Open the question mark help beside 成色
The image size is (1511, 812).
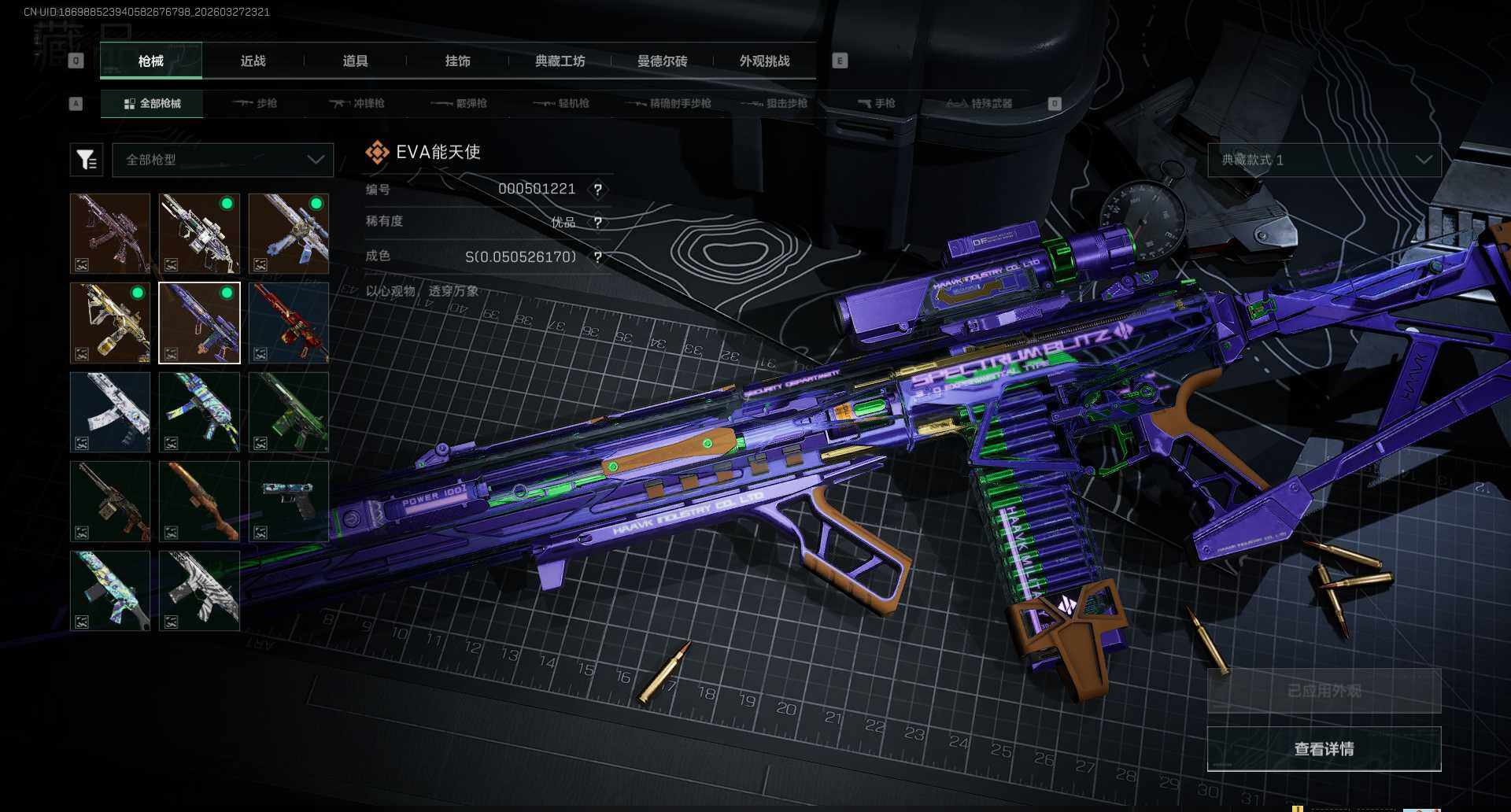598,257
